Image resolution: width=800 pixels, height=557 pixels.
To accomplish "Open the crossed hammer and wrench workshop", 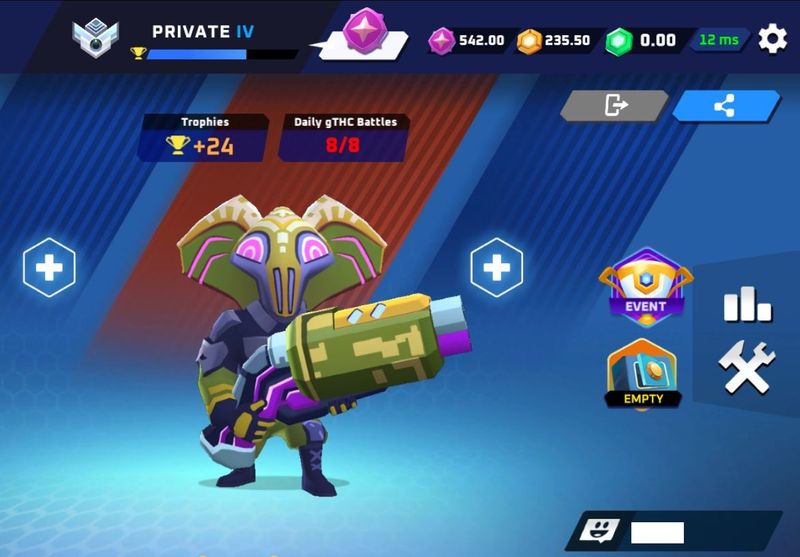I will [747, 368].
